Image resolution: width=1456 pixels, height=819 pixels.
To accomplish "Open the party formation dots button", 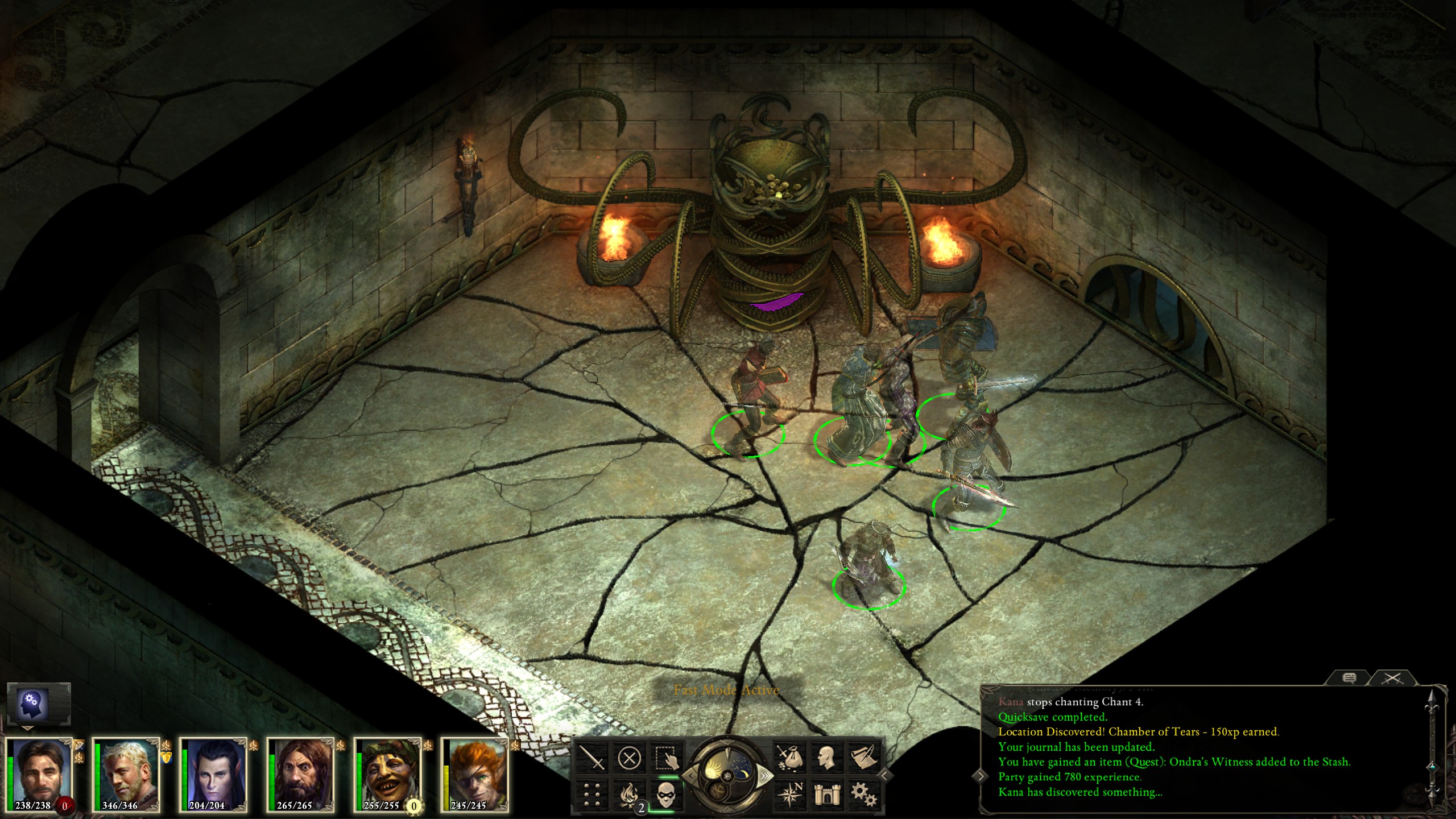I will 591,794.
